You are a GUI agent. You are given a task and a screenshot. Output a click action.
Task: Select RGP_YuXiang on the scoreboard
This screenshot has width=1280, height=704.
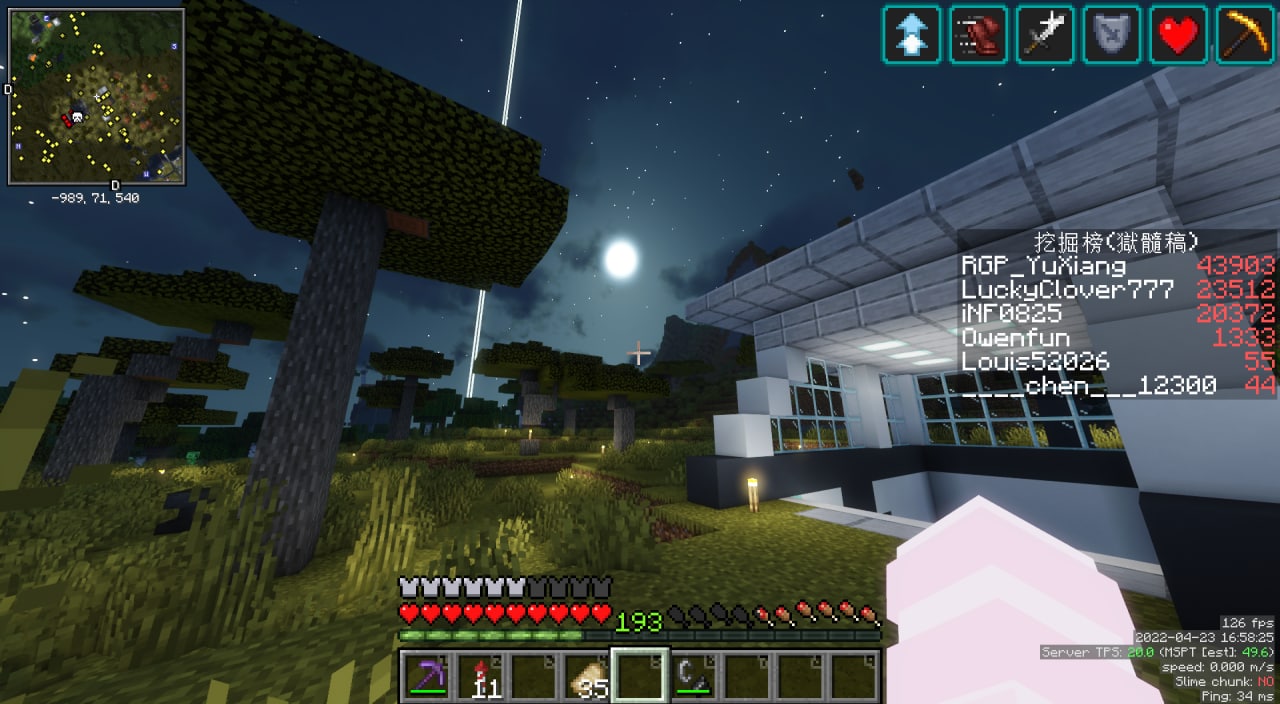1043,266
